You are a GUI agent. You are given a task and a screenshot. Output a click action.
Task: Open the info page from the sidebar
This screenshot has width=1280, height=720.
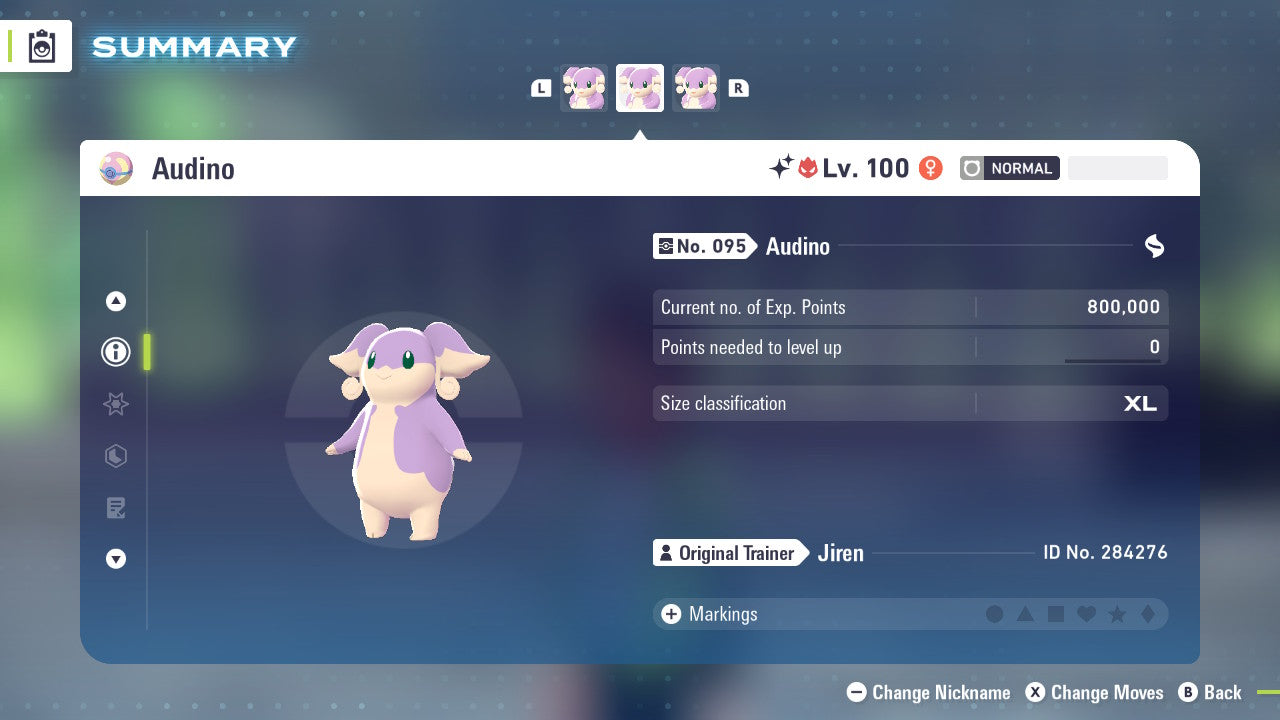click(115, 352)
